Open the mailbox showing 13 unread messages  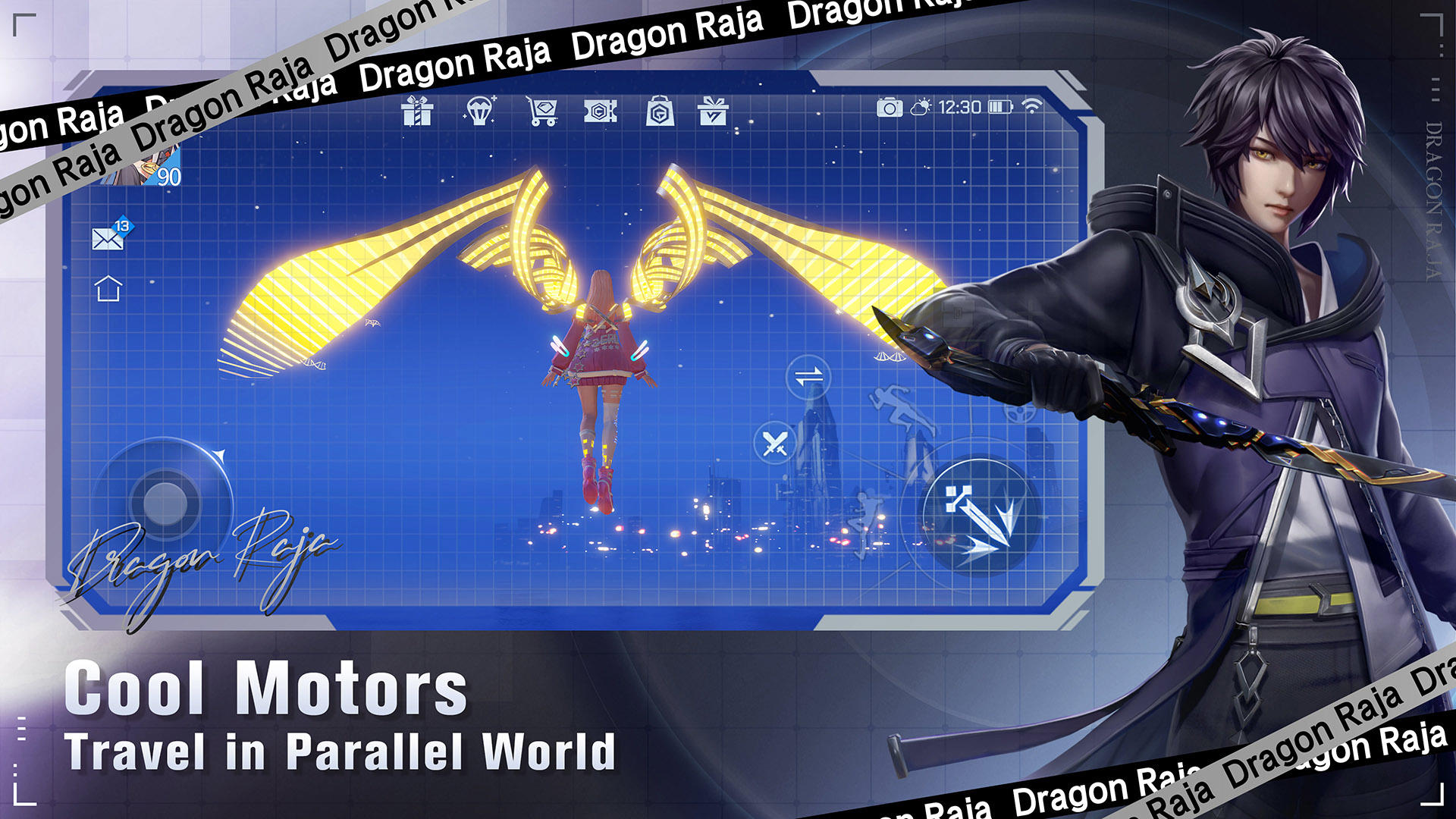tap(108, 239)
